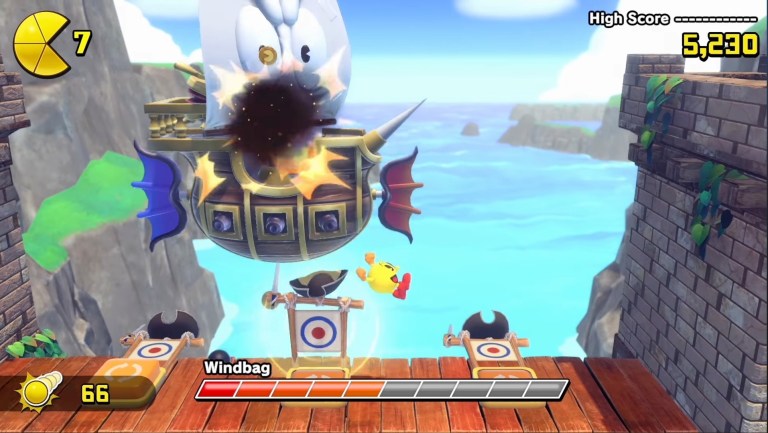This screenshot has height=433, width=768.
Task: Click the Pac-Man lives icon
Action: 40,44
